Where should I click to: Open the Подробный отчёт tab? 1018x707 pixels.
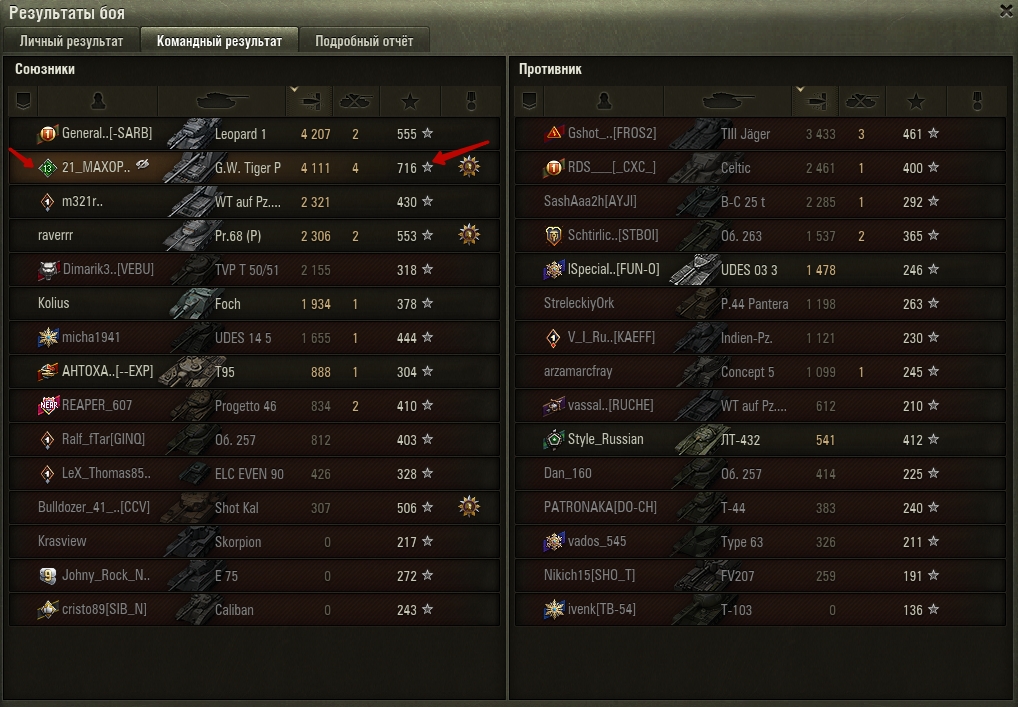coord(364,41)
